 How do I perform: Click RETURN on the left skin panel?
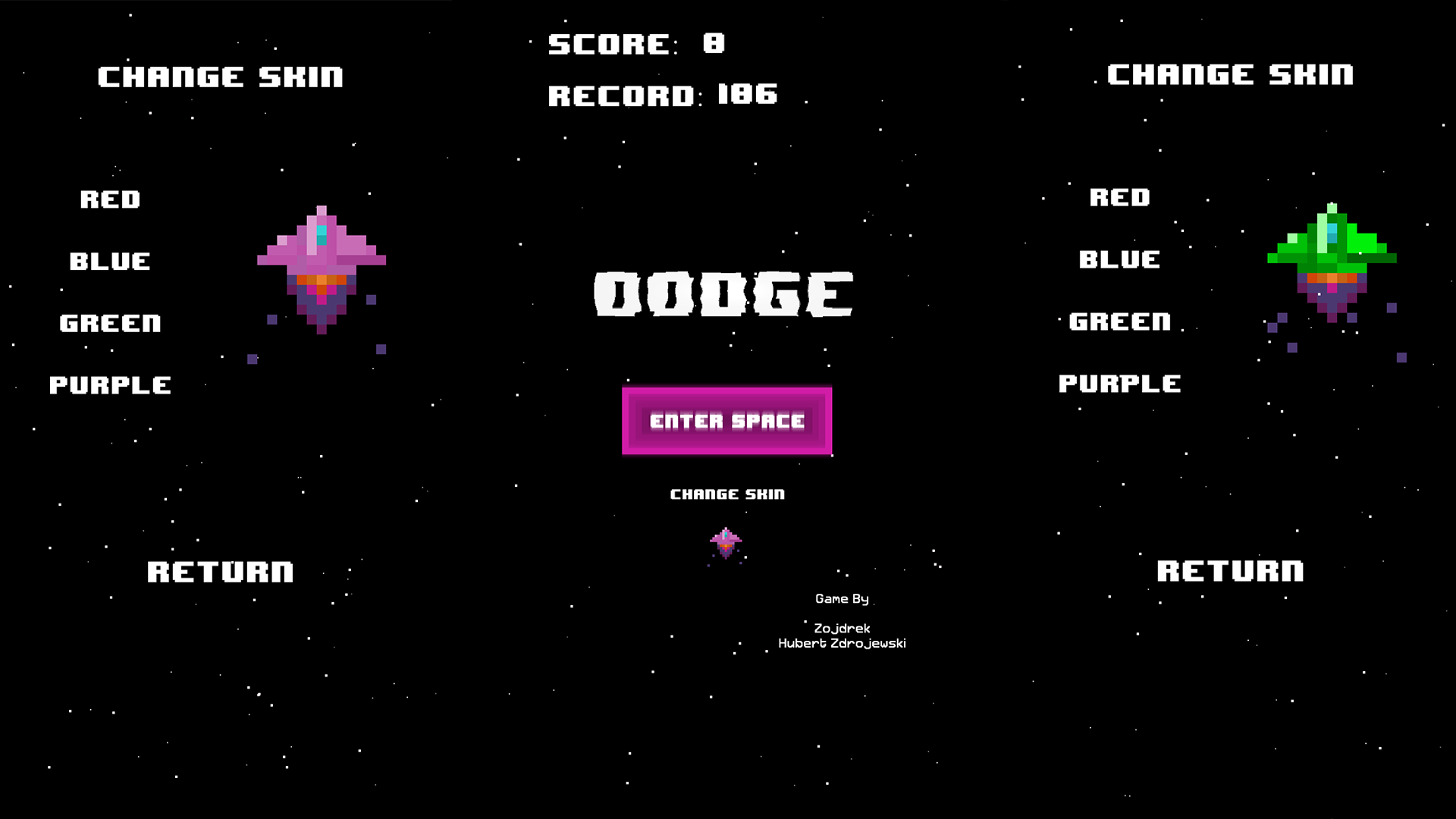(x=221, y=571)
